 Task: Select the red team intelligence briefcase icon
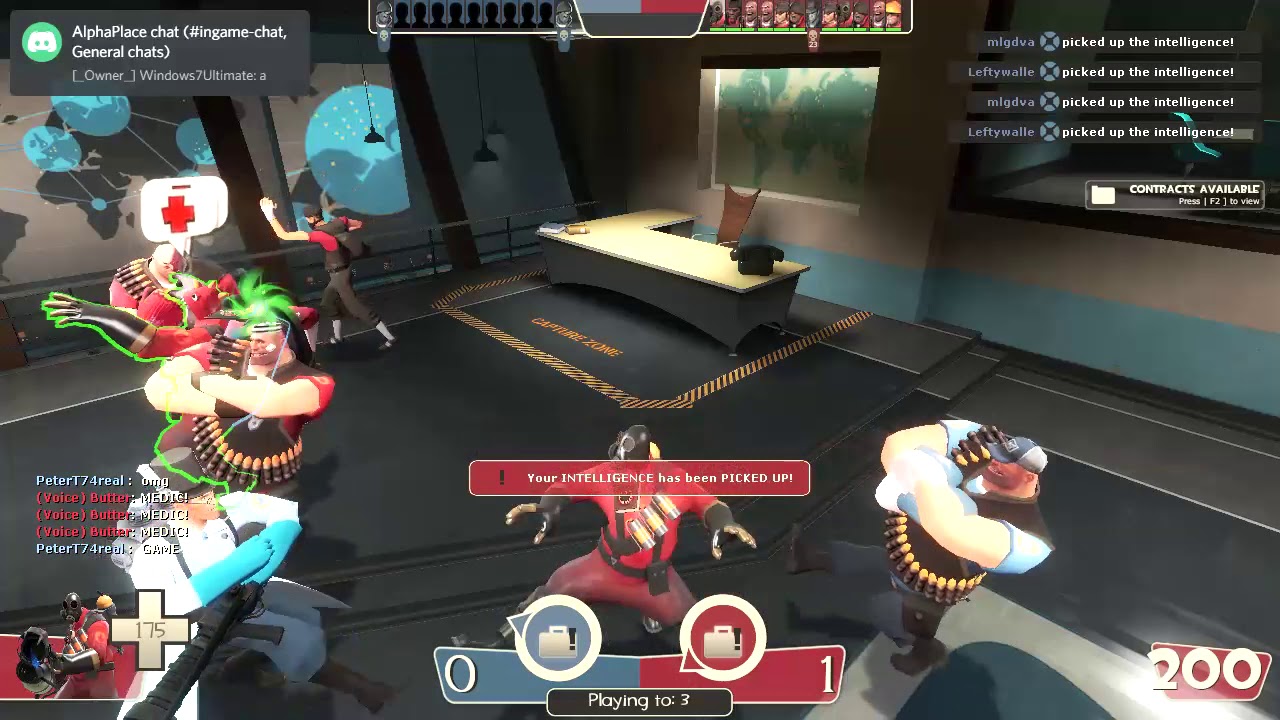(x=722, y=639)
